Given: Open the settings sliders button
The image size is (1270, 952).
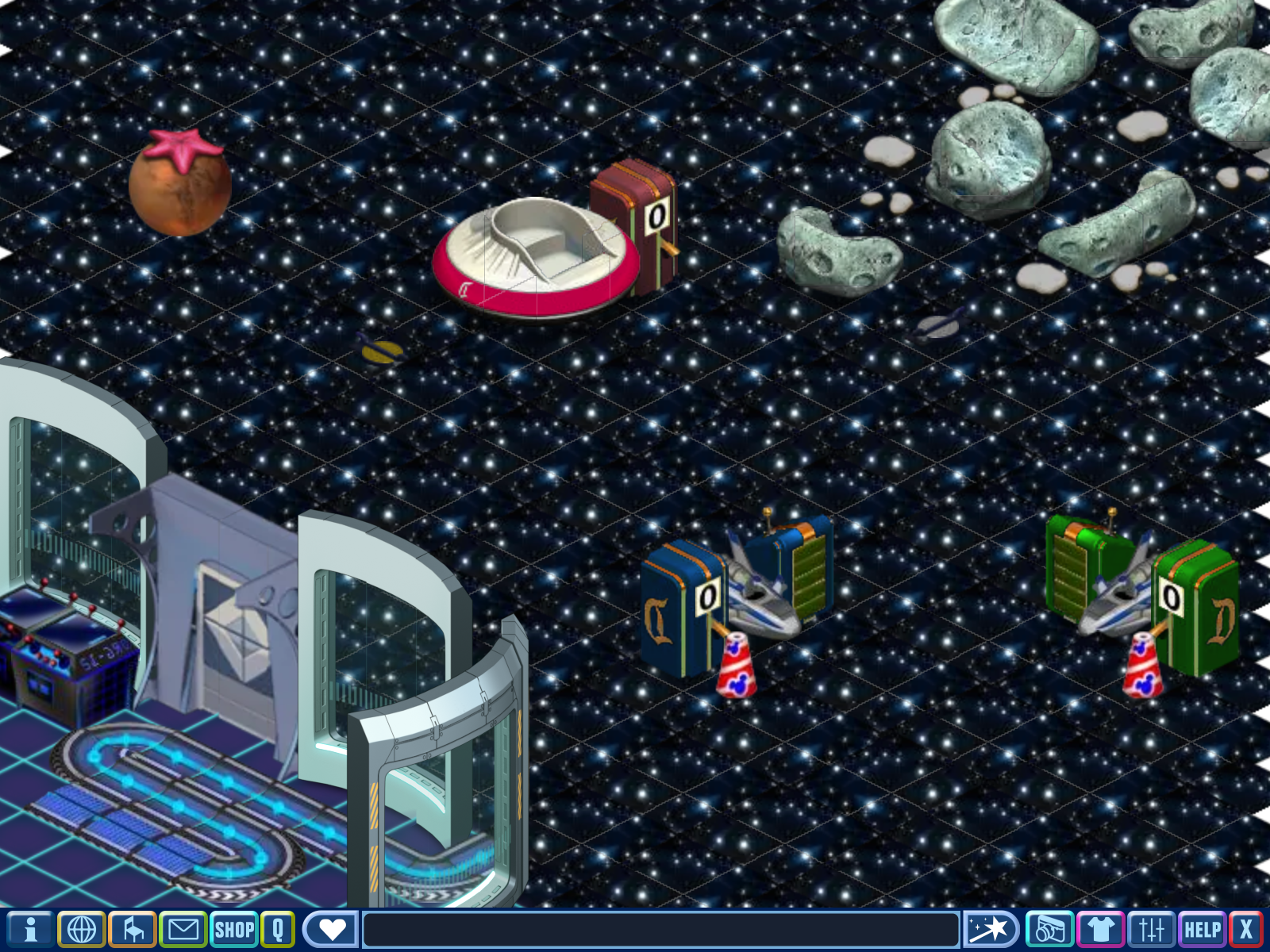Looking at the screenshot, I should pos(1151,929).
